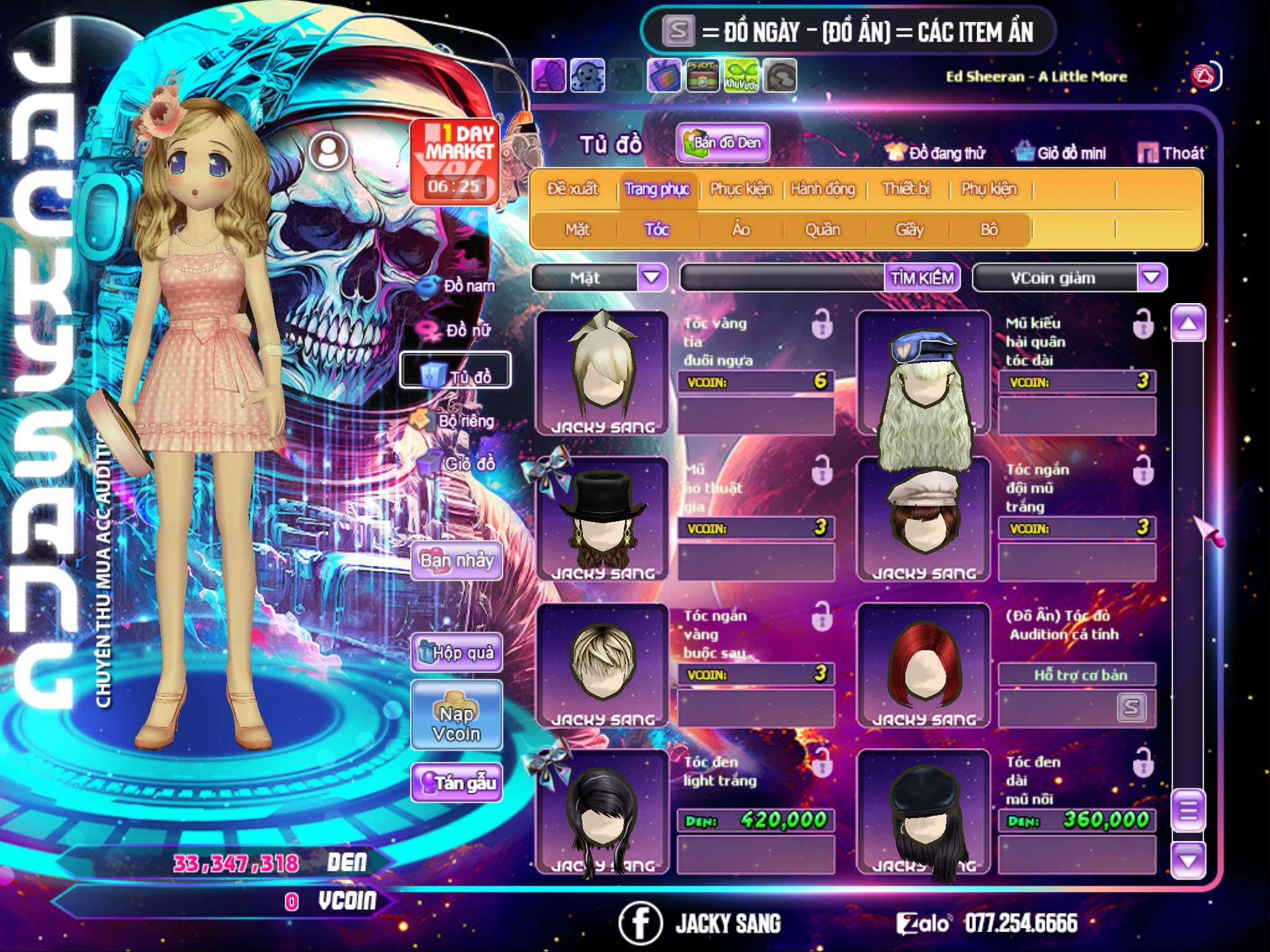The width and height of the screenshot is (1270, 952).
Task: Exit the wardrobe with Thoát
Action: (x=1172, y=153)
